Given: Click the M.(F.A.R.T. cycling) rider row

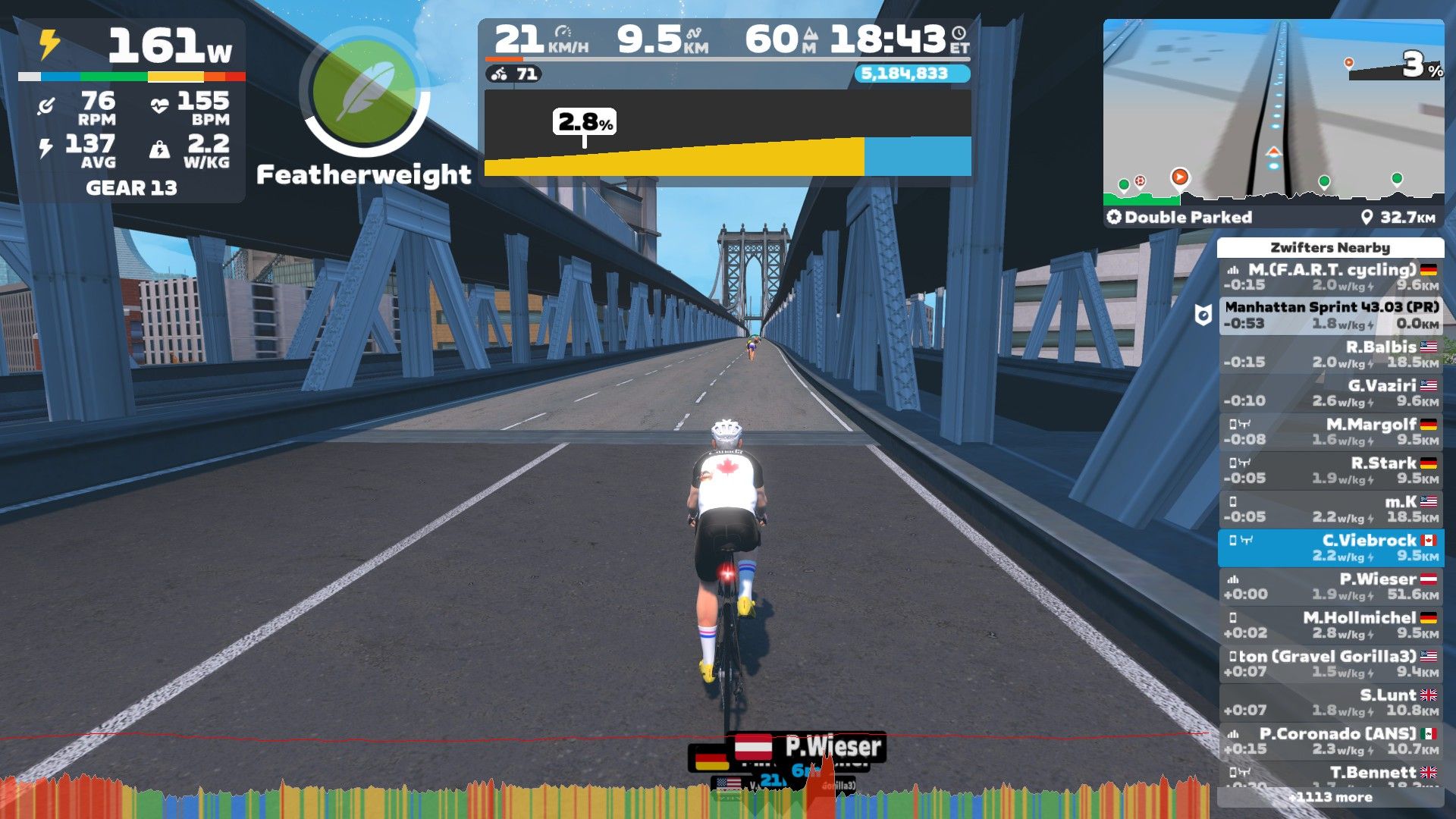Looking at the screenshot, I should [1331, 277].
